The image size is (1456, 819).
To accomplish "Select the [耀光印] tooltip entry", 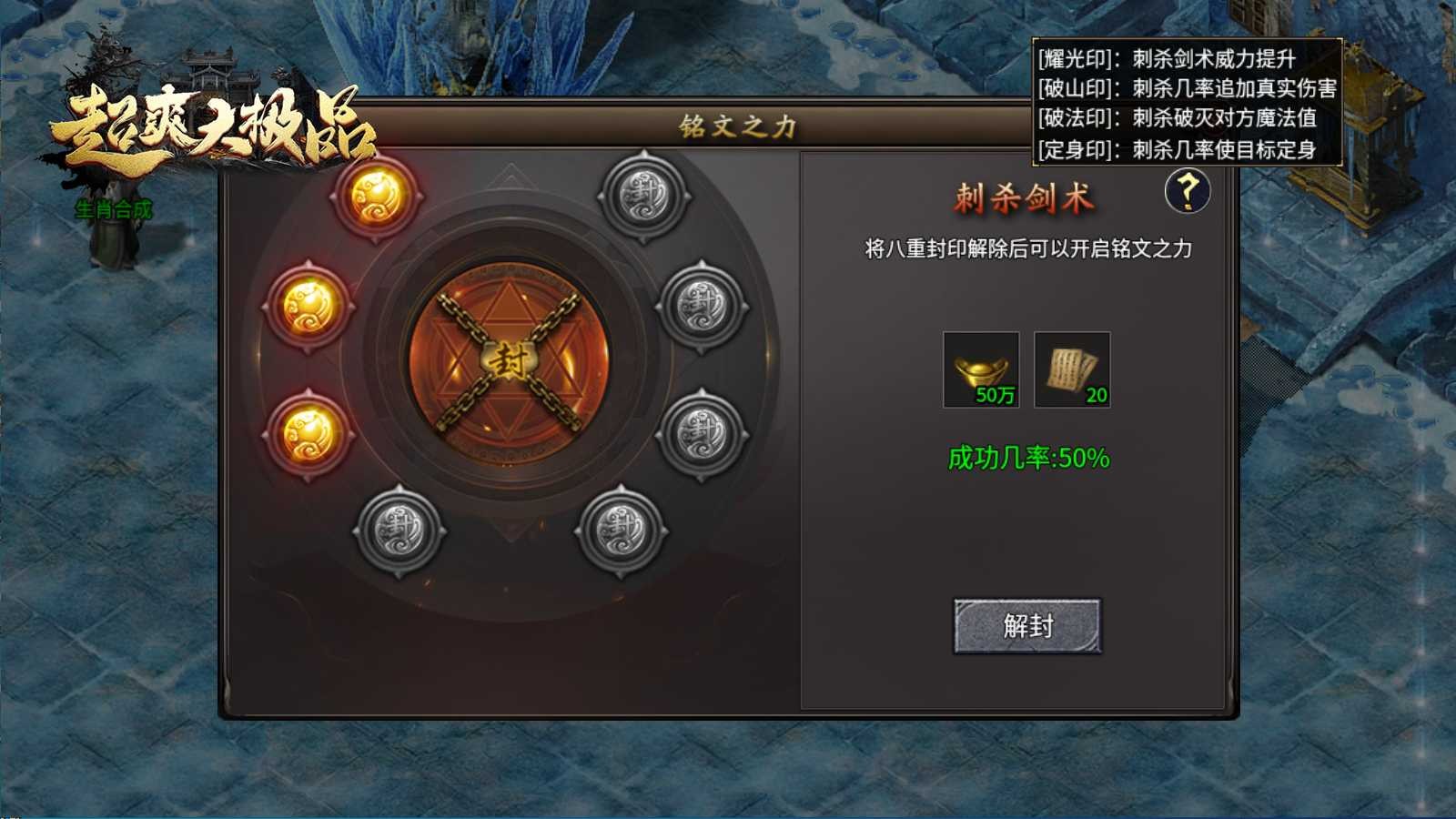I will click(1178, 58).
